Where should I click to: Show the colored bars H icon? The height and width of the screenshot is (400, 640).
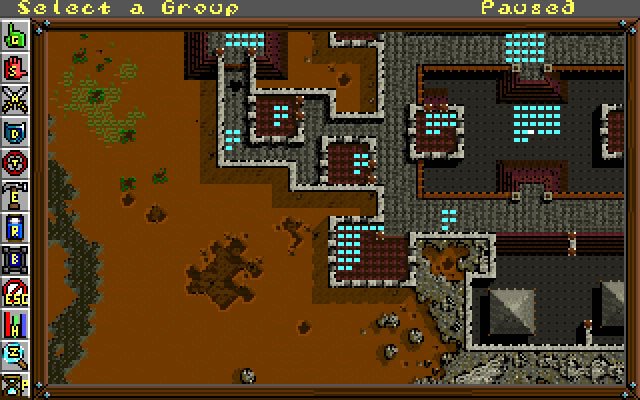click(17, 322)
